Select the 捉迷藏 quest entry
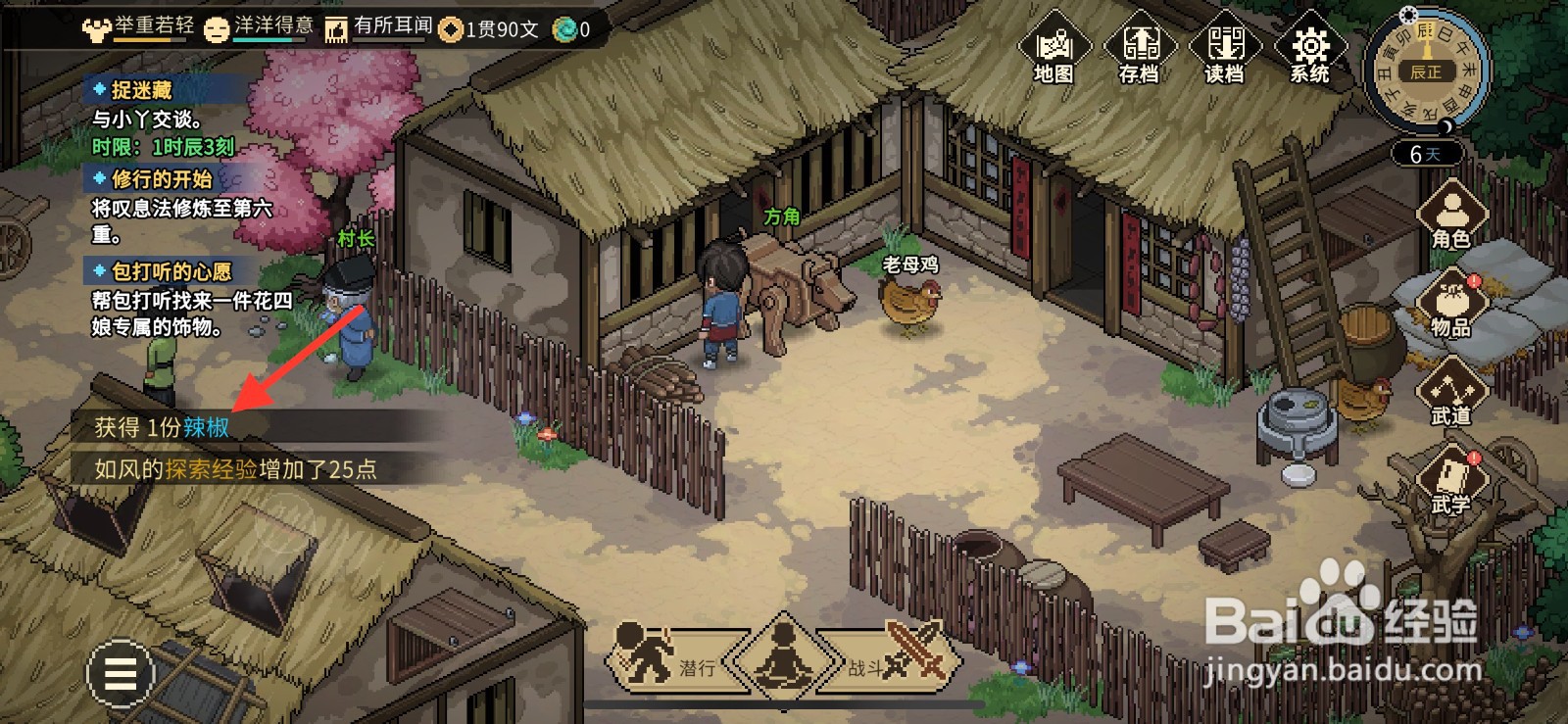The image size is (1568, 724). pyautogui.click(x=142, y=91)
